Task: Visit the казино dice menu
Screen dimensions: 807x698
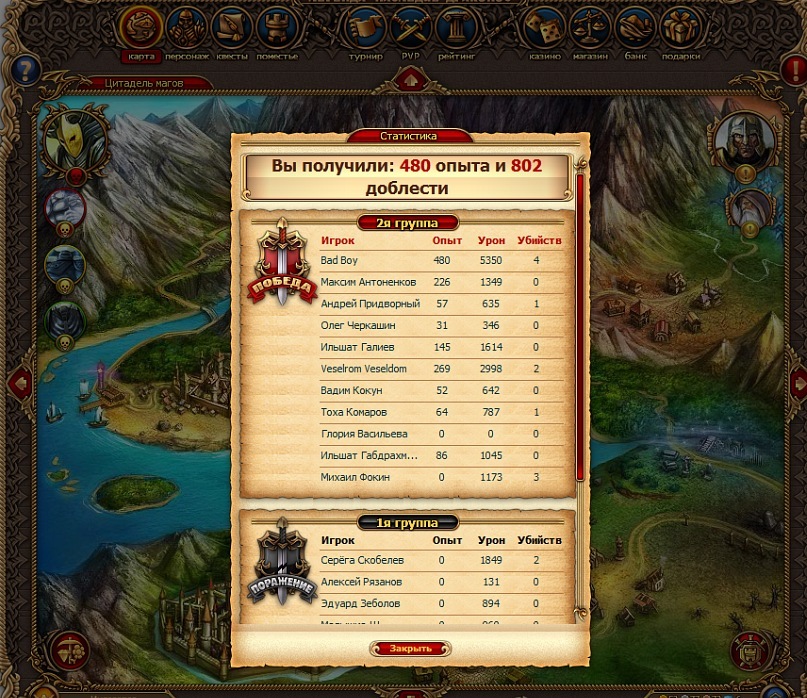Action: click(x=545, y=30)
